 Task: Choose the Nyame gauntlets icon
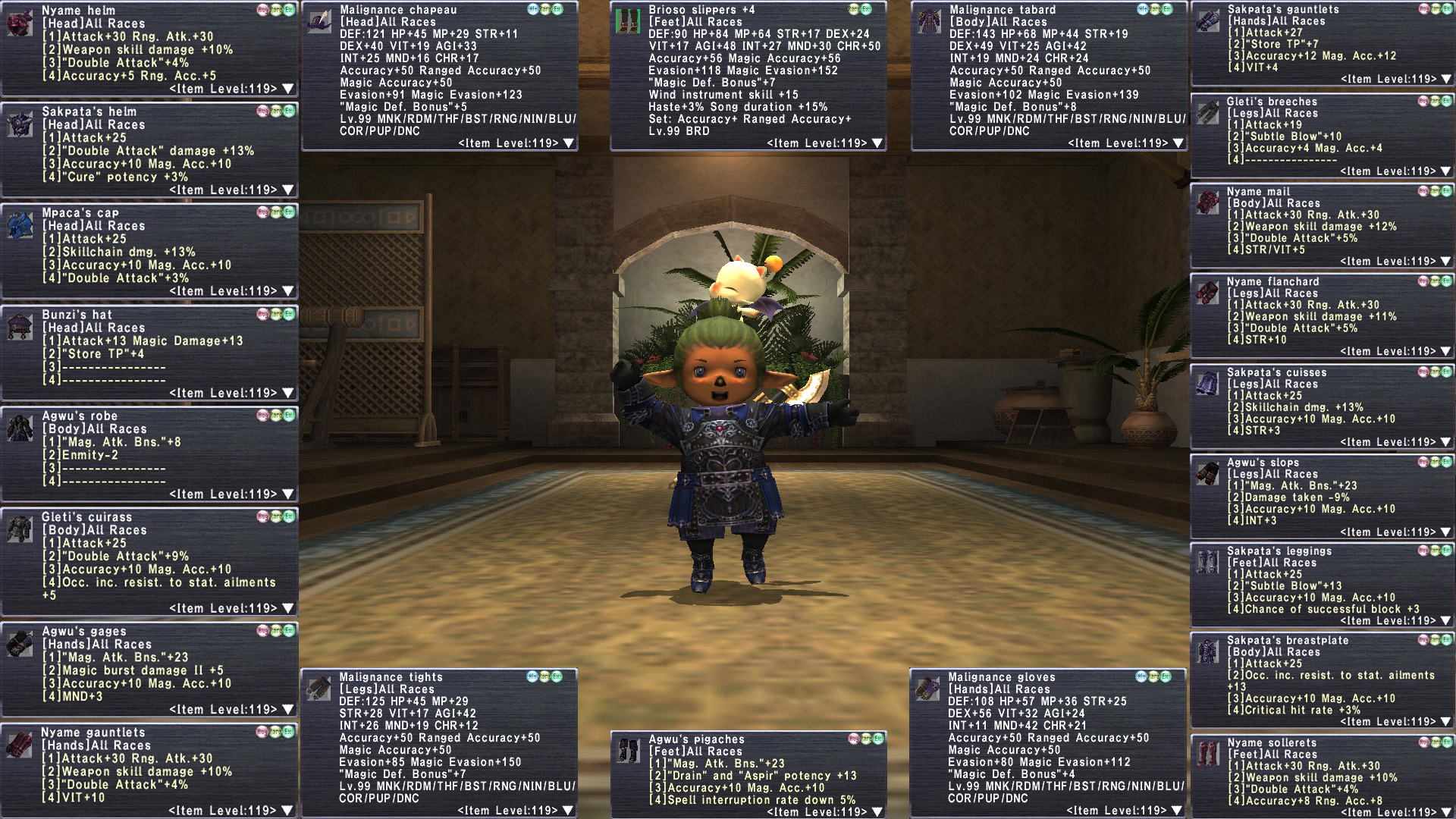click(x=20, y=745)
